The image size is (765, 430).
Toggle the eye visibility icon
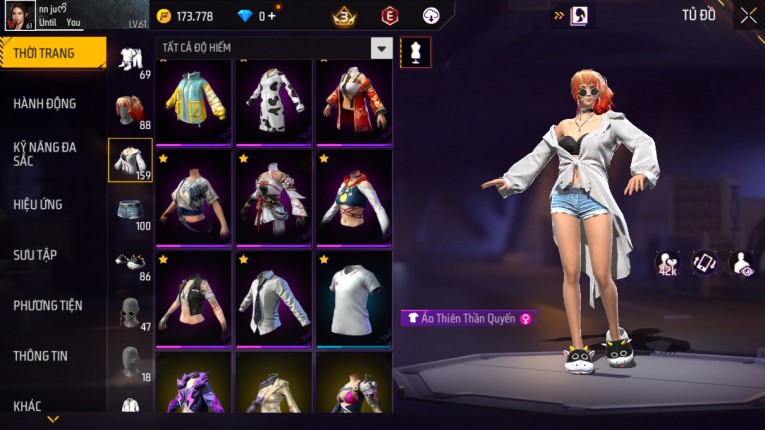(742, 262)
